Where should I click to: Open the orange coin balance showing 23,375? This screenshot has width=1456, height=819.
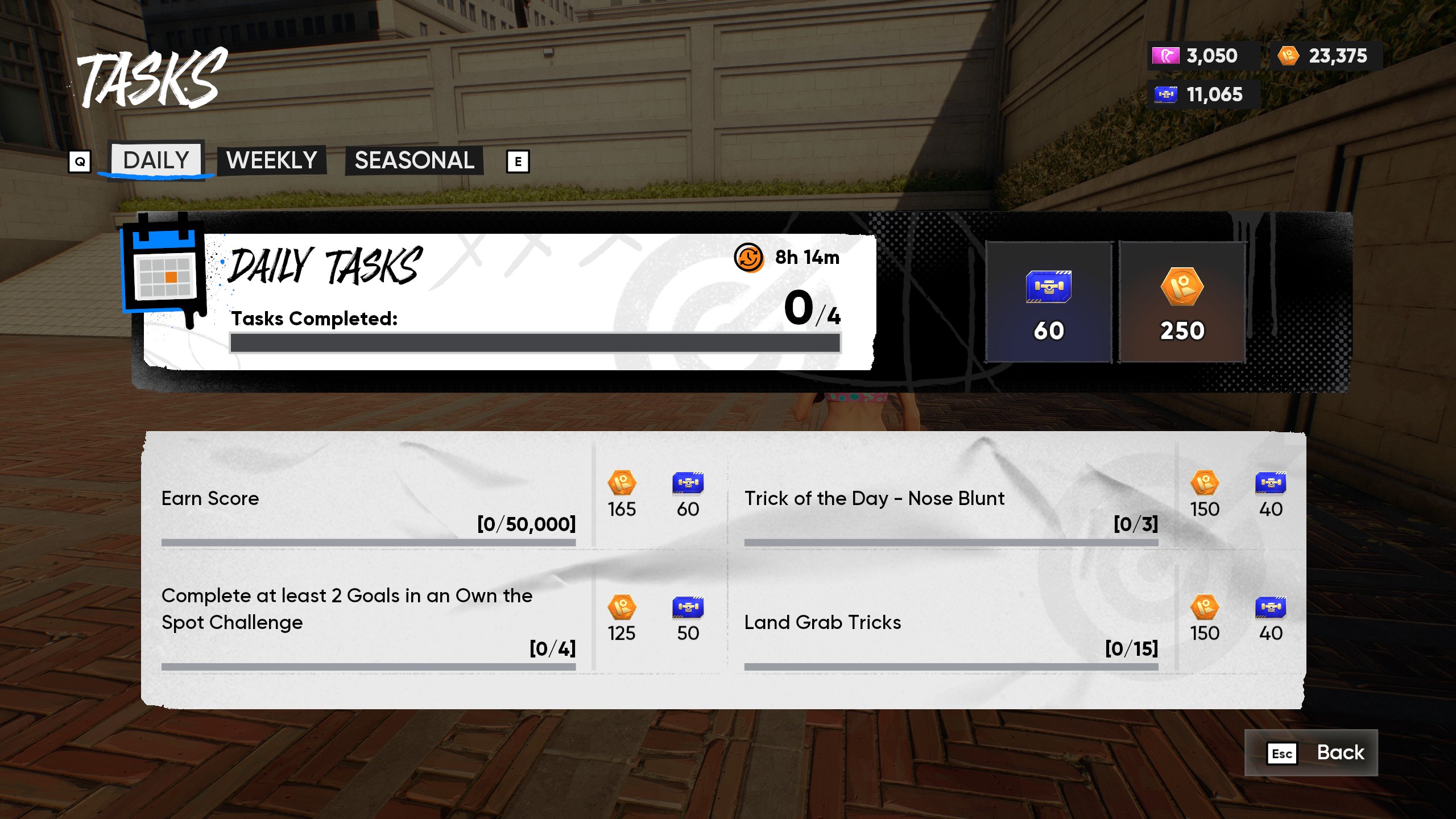coord(1325,56)
